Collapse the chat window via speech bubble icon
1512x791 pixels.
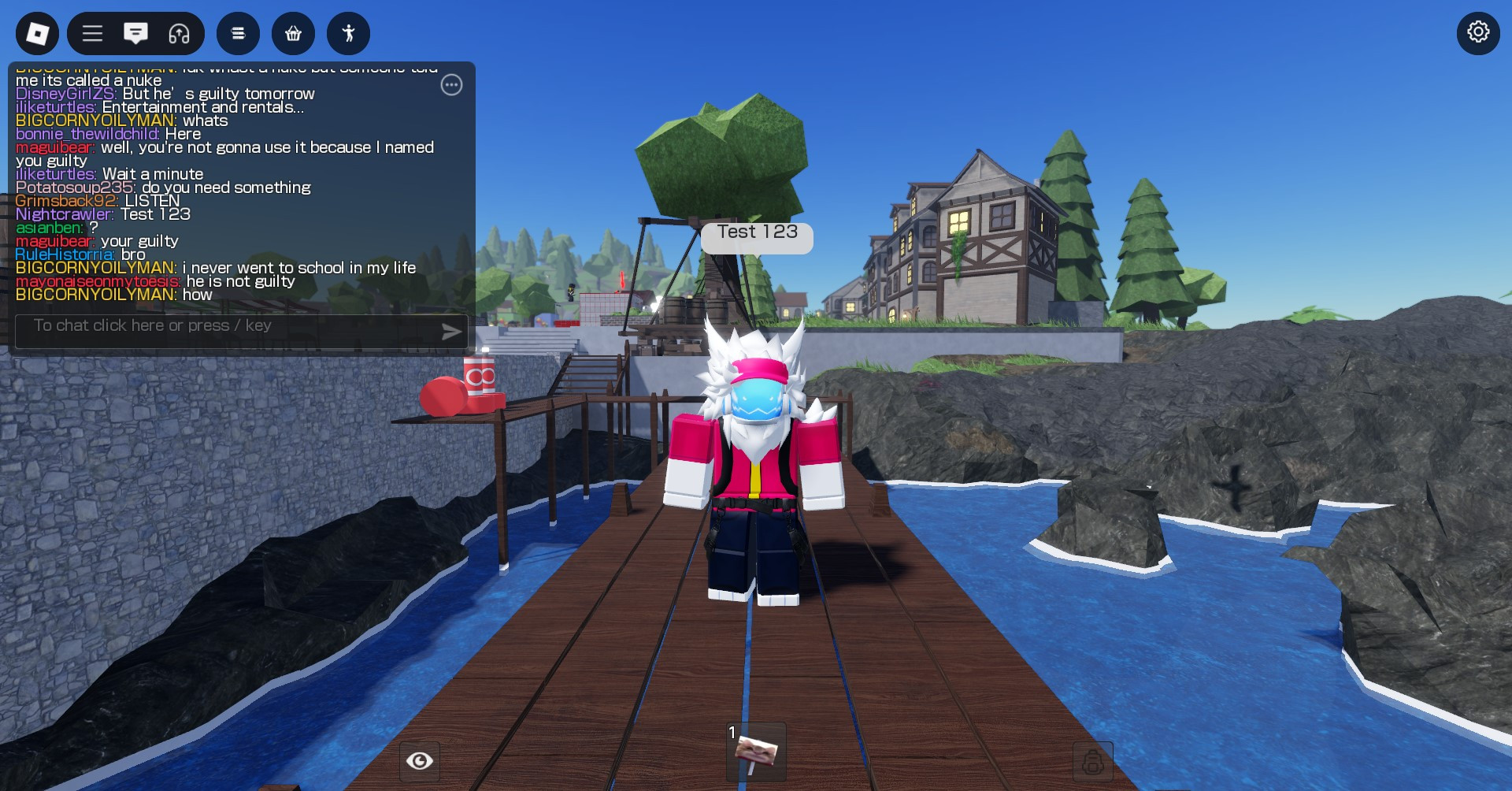pyautogui.click(x=135, y=33)
